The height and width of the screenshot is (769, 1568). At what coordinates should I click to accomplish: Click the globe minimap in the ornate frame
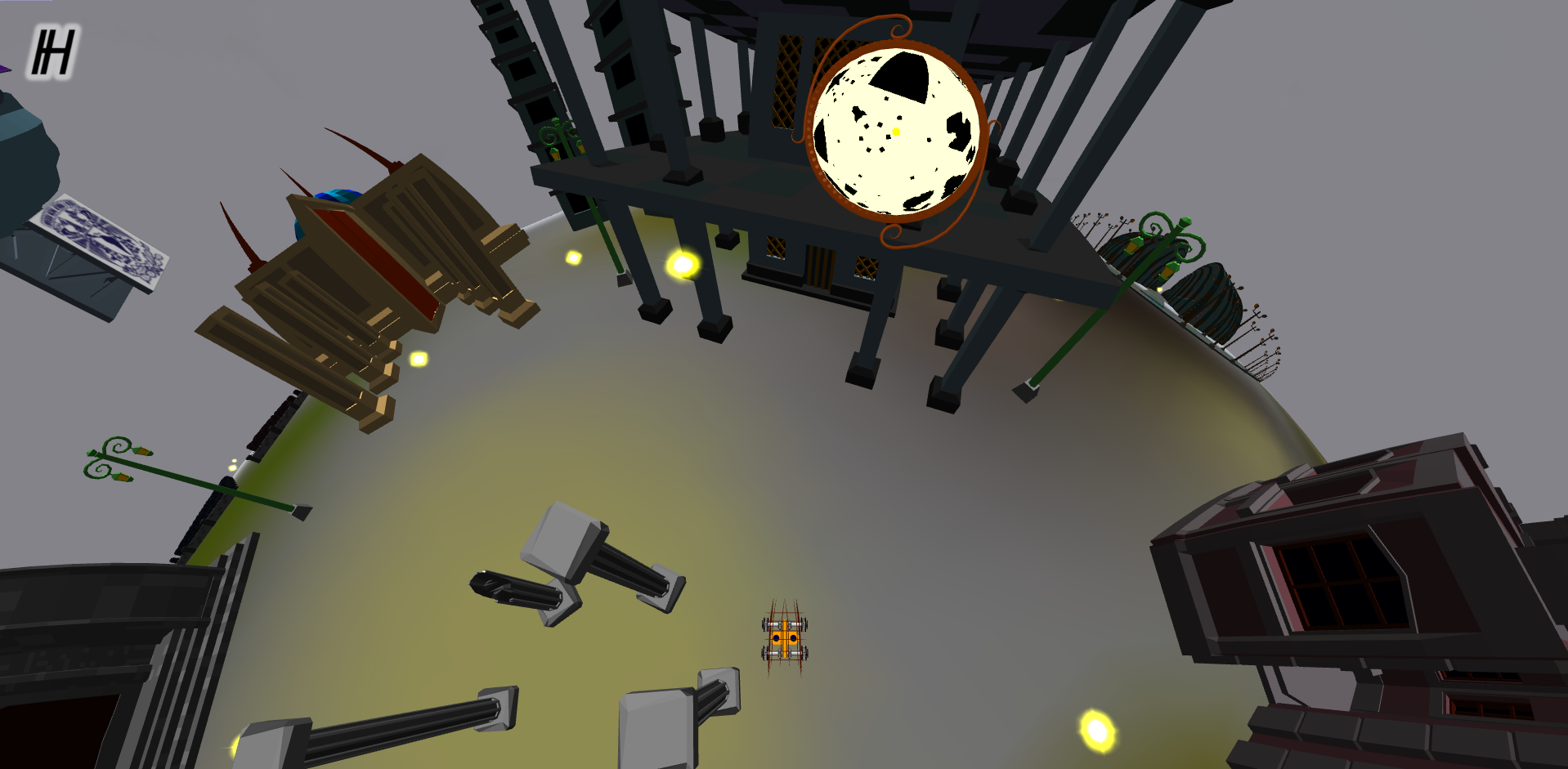pos(896,132)
